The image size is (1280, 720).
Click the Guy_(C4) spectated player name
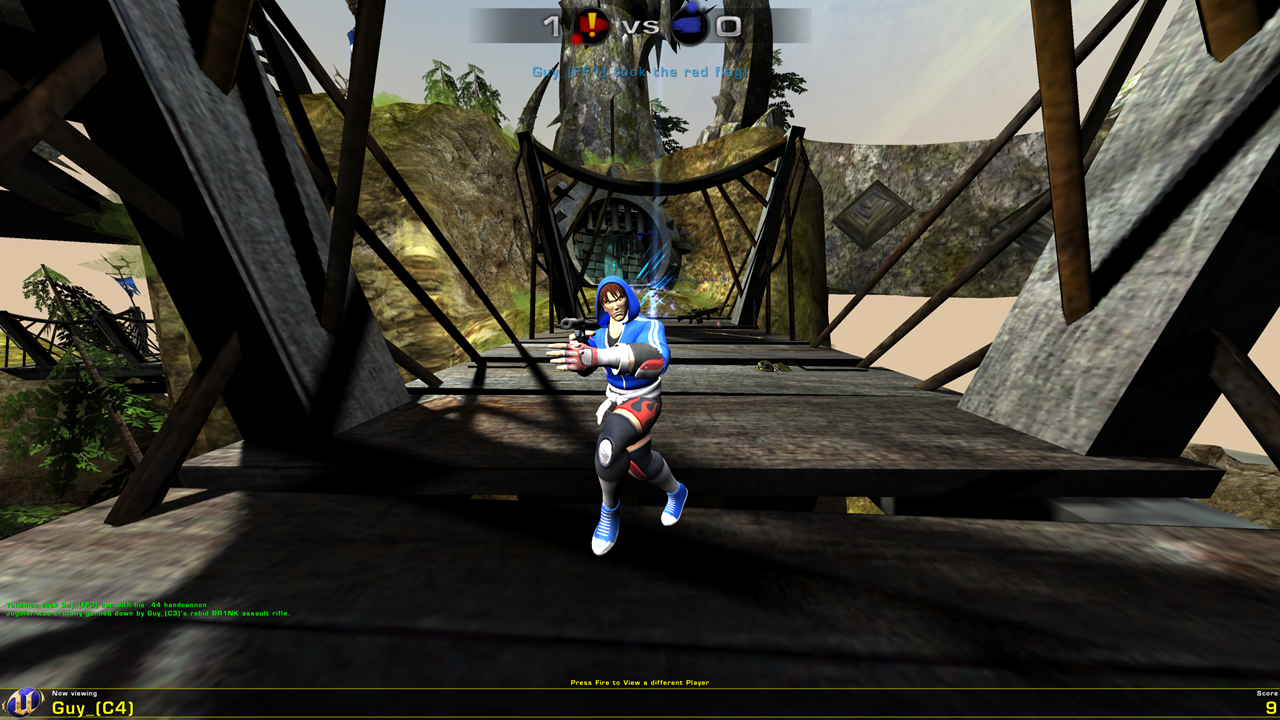(x=94, y=708)
